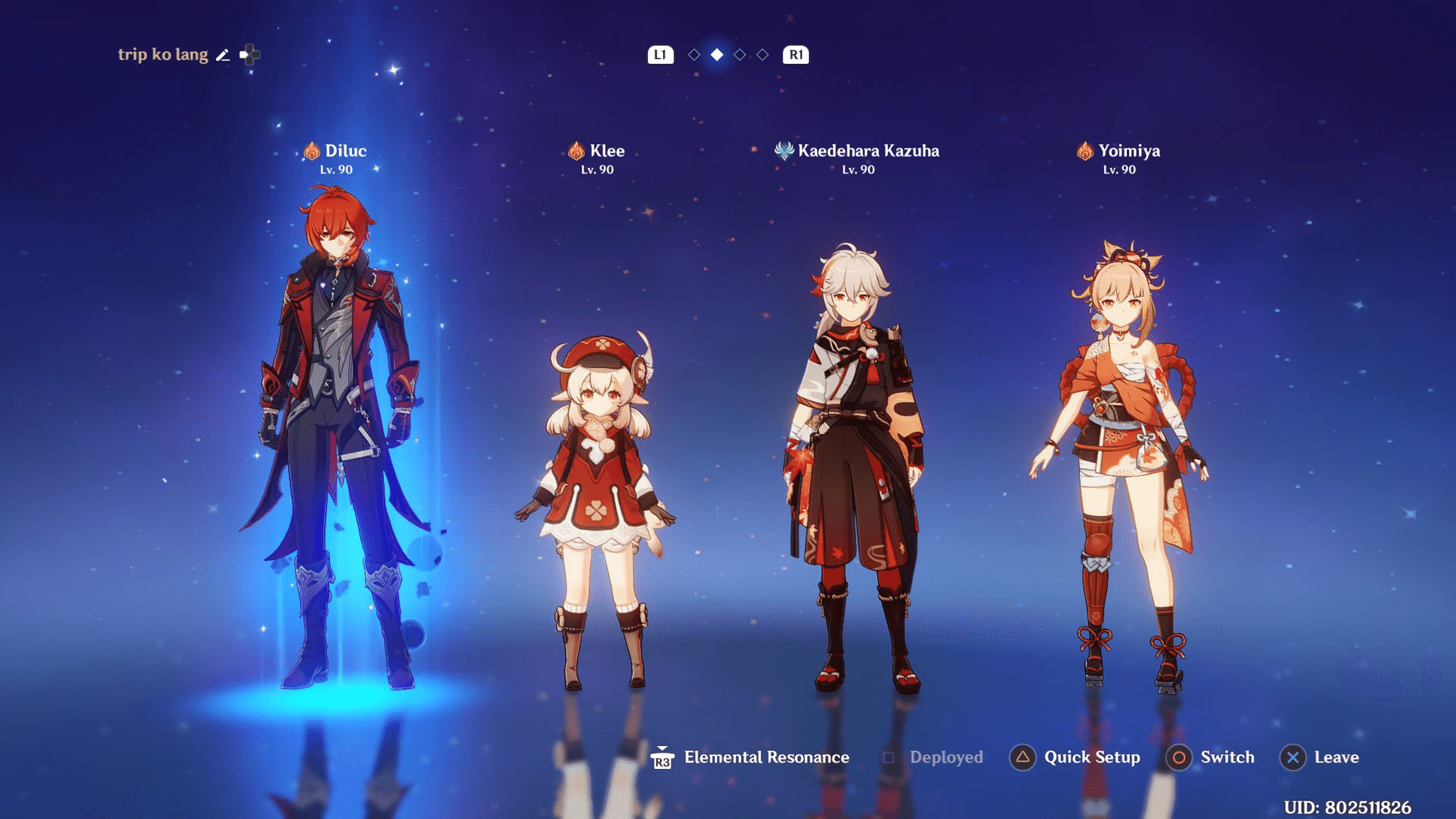1456x819 pixels.
Task: Select Kazuha's Anemo element icon
Action: (x=784, y=151)
